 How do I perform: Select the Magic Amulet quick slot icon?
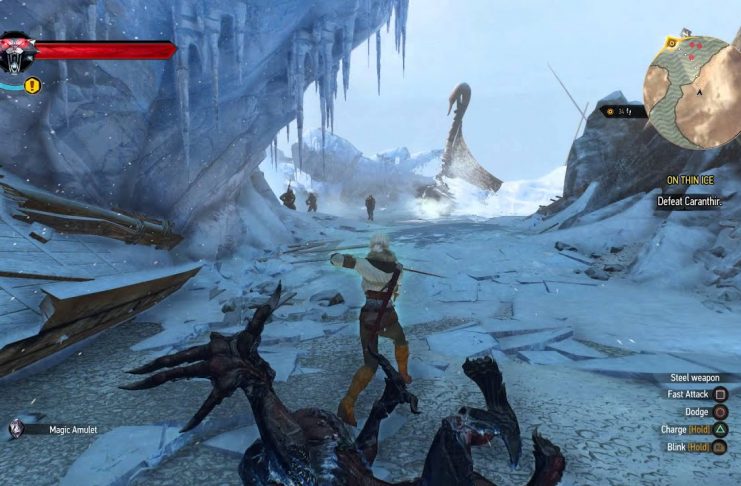click(17, 429)
